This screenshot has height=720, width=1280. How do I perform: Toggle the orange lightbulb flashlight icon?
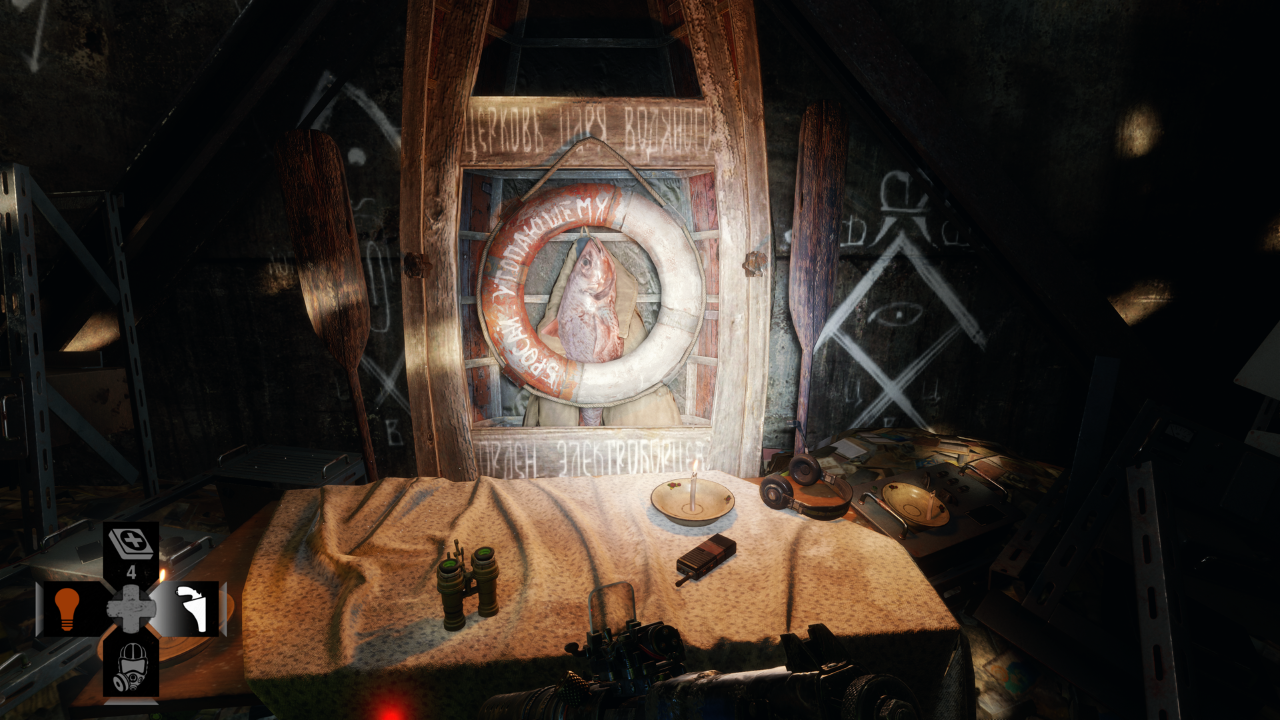67,608
